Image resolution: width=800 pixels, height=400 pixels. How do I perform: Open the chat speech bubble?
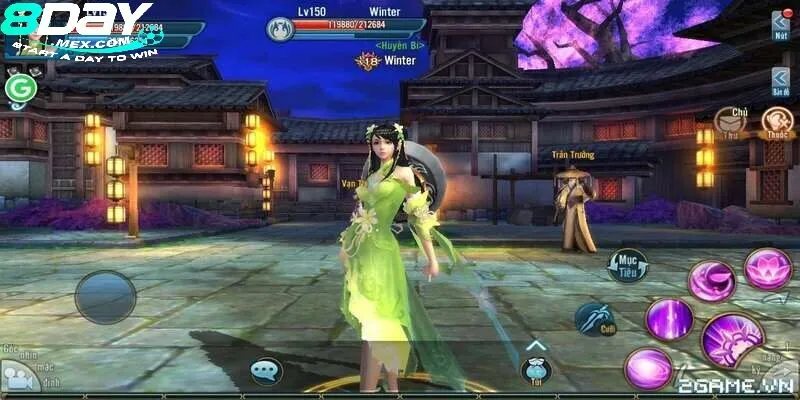[265, 372]
